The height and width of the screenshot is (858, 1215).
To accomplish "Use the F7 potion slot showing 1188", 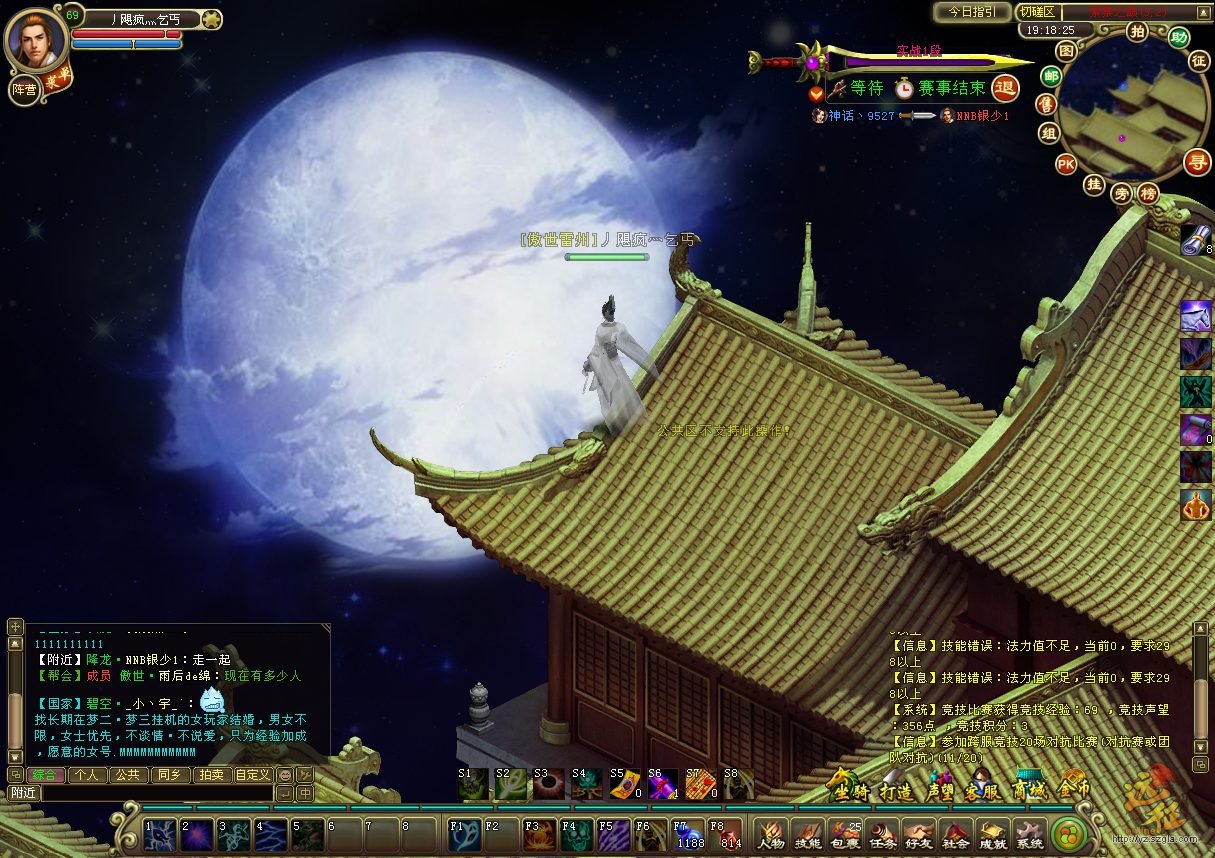I will point(689,833).
